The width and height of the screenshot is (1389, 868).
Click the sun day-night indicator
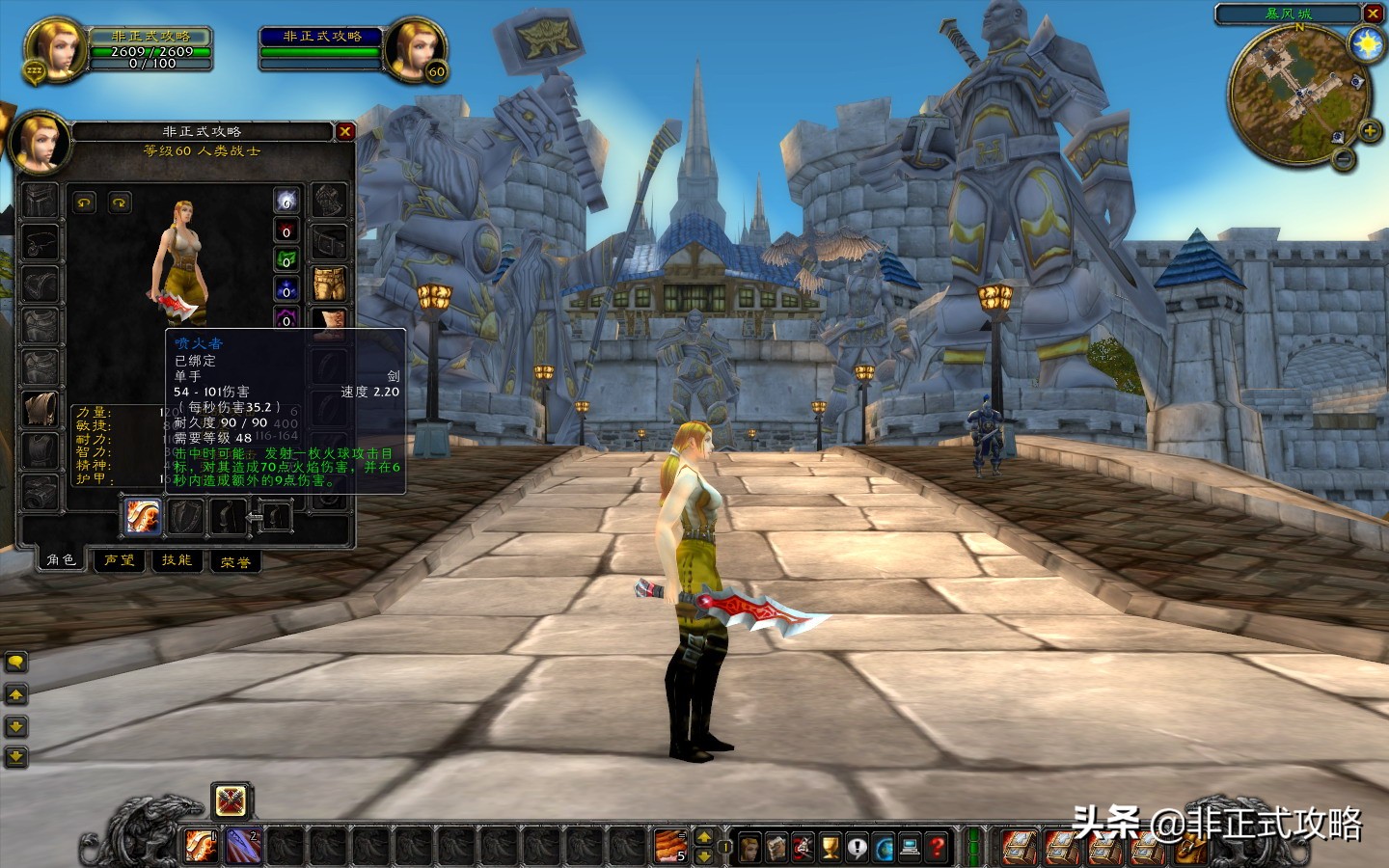tap(1367, 43)
